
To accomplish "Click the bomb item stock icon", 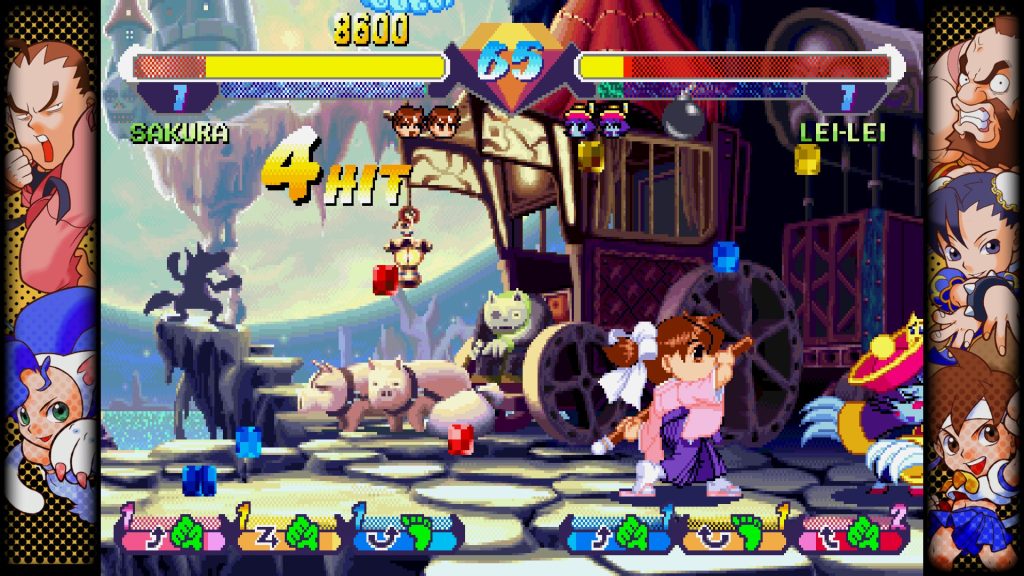I will pos(684,120).
